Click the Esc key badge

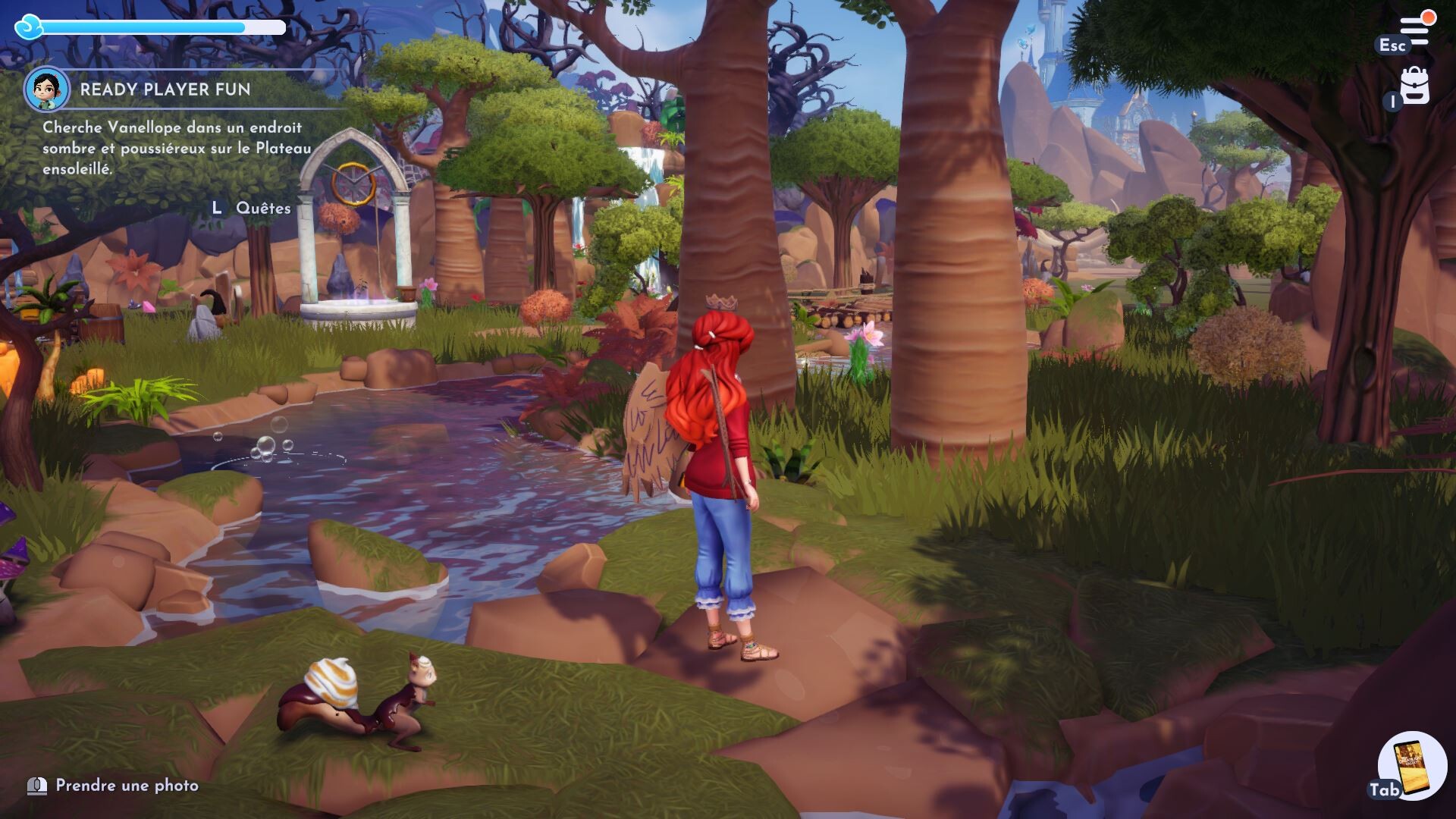tap(1392, 44)
